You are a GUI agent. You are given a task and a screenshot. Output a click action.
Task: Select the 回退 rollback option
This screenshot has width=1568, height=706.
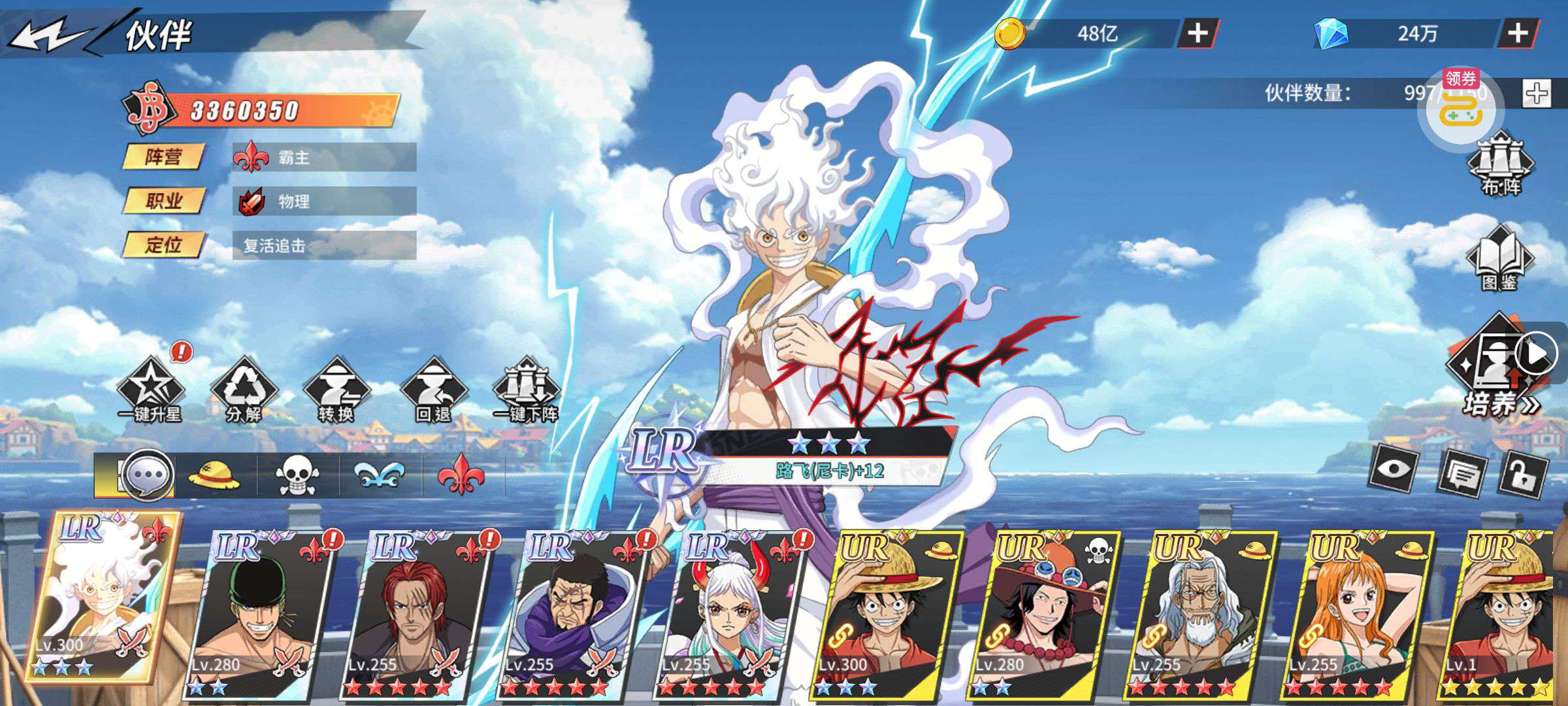point(433,390)
